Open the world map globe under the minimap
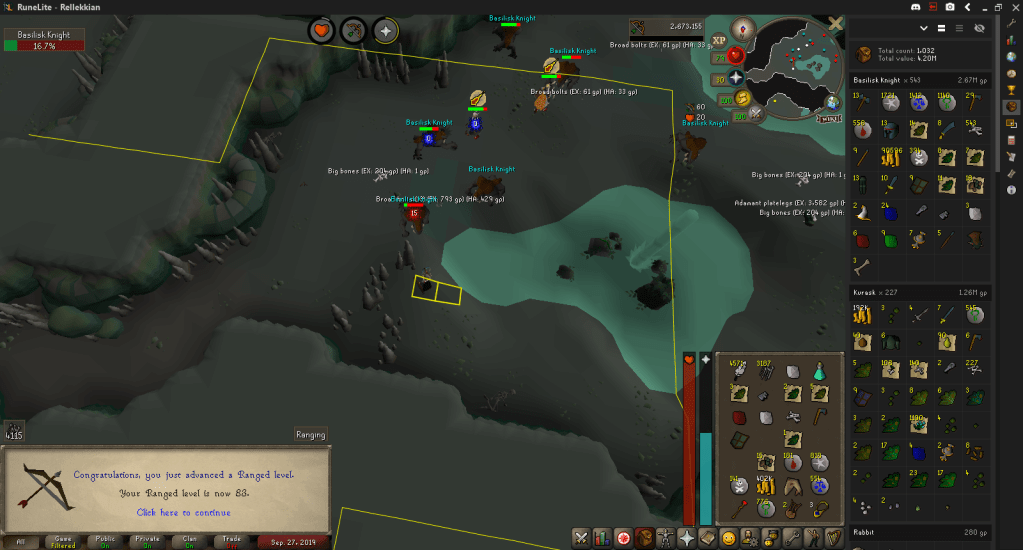This screenshot has width=1023, height=550. tap(832, 101)
